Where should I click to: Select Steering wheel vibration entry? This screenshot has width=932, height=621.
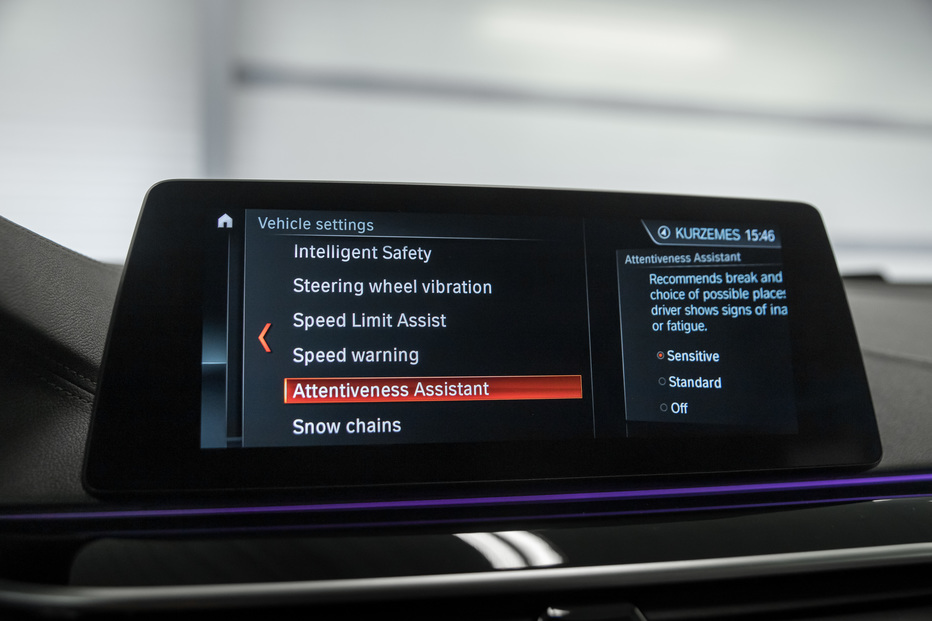(x=392, y=287)
